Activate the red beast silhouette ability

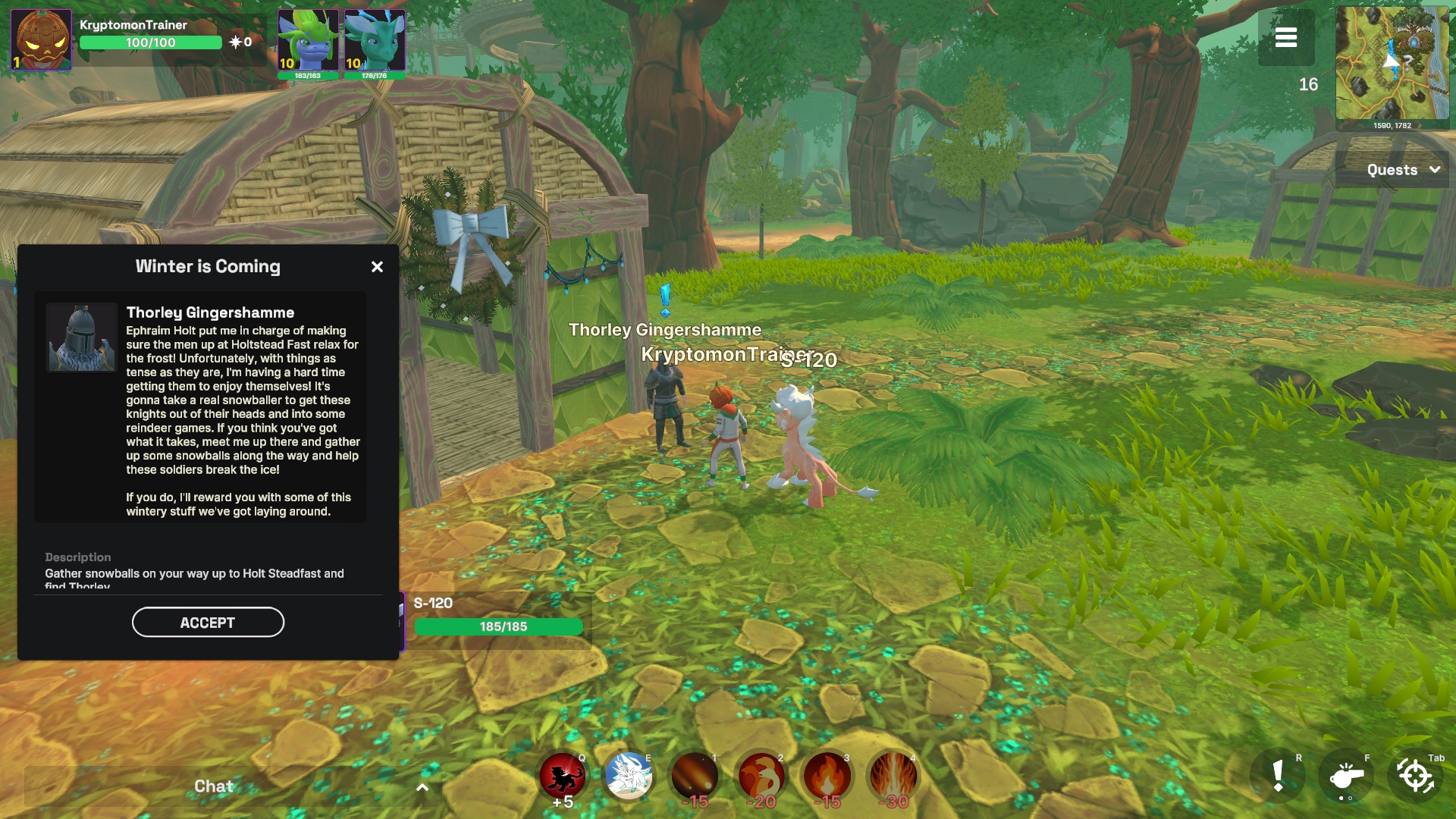[562, 777]
